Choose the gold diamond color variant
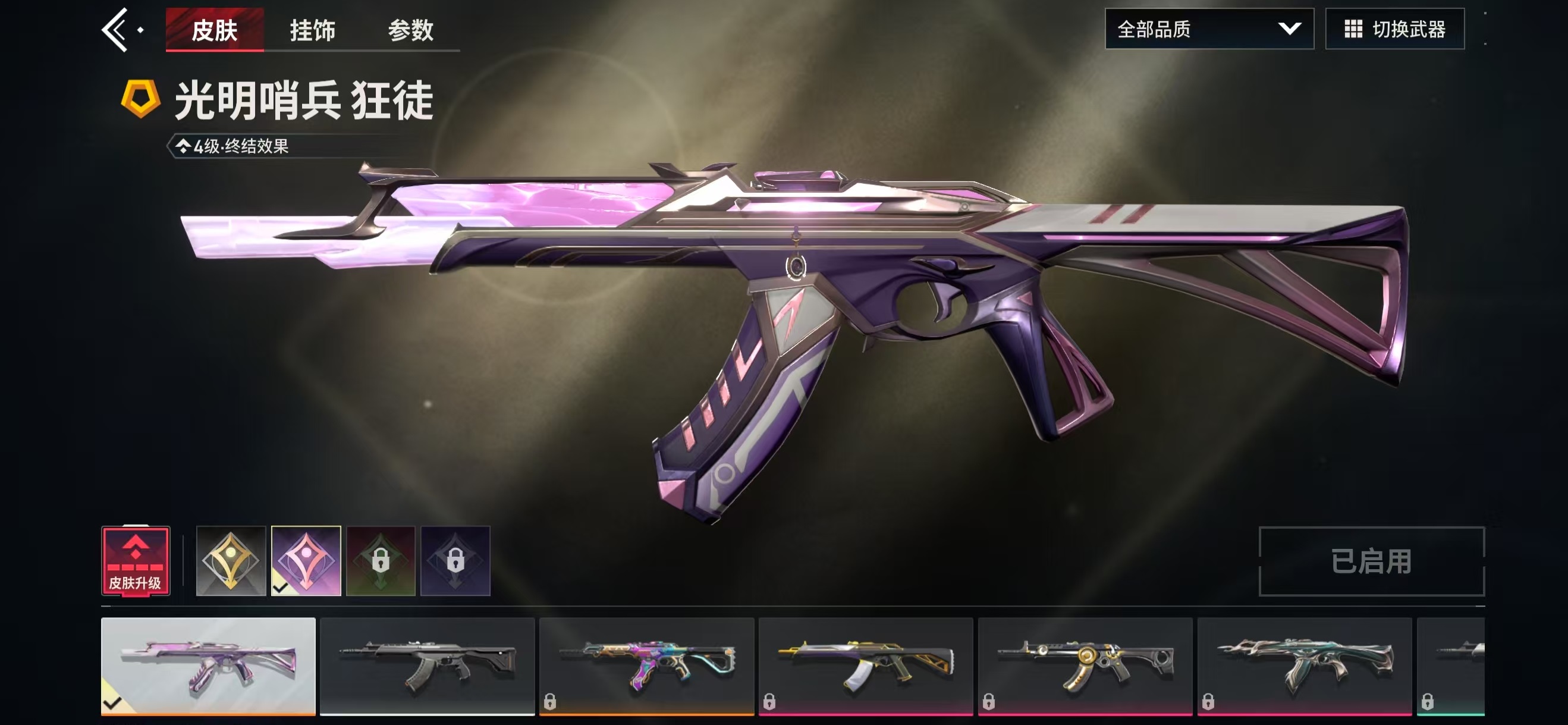Viewport: 1568px width, 725px height. tap(231, 561)
